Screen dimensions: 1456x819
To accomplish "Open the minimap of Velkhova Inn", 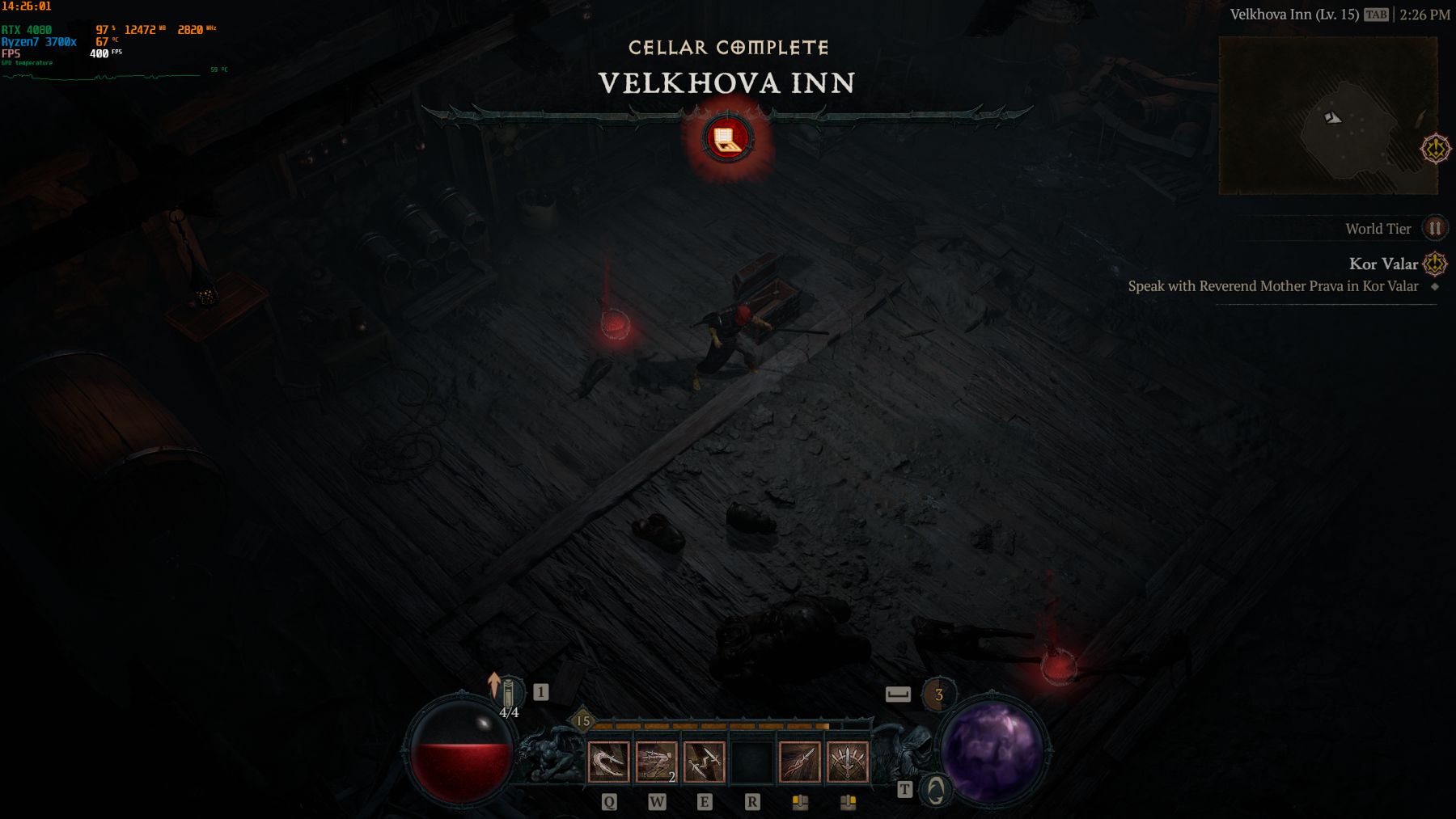I will 1328,116.
